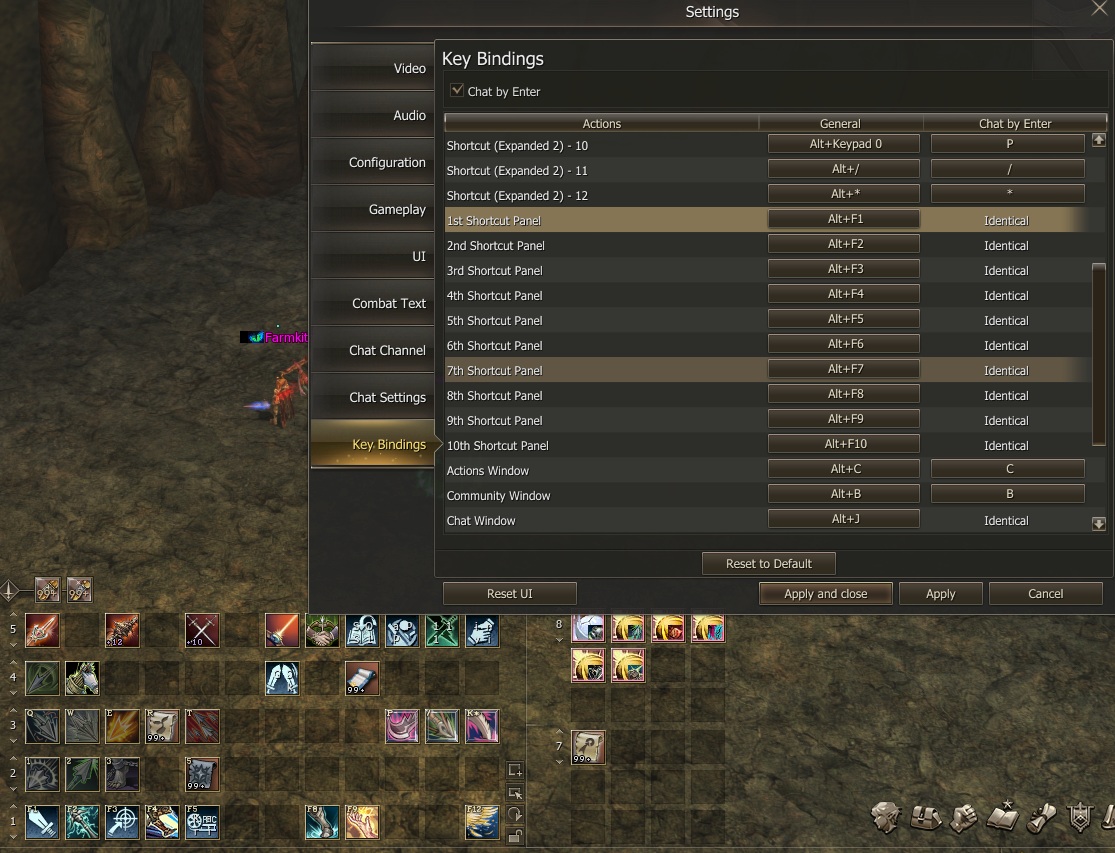
Task: Toggle the Chat by Enter checkbox
Action: [x=457, y=91]
